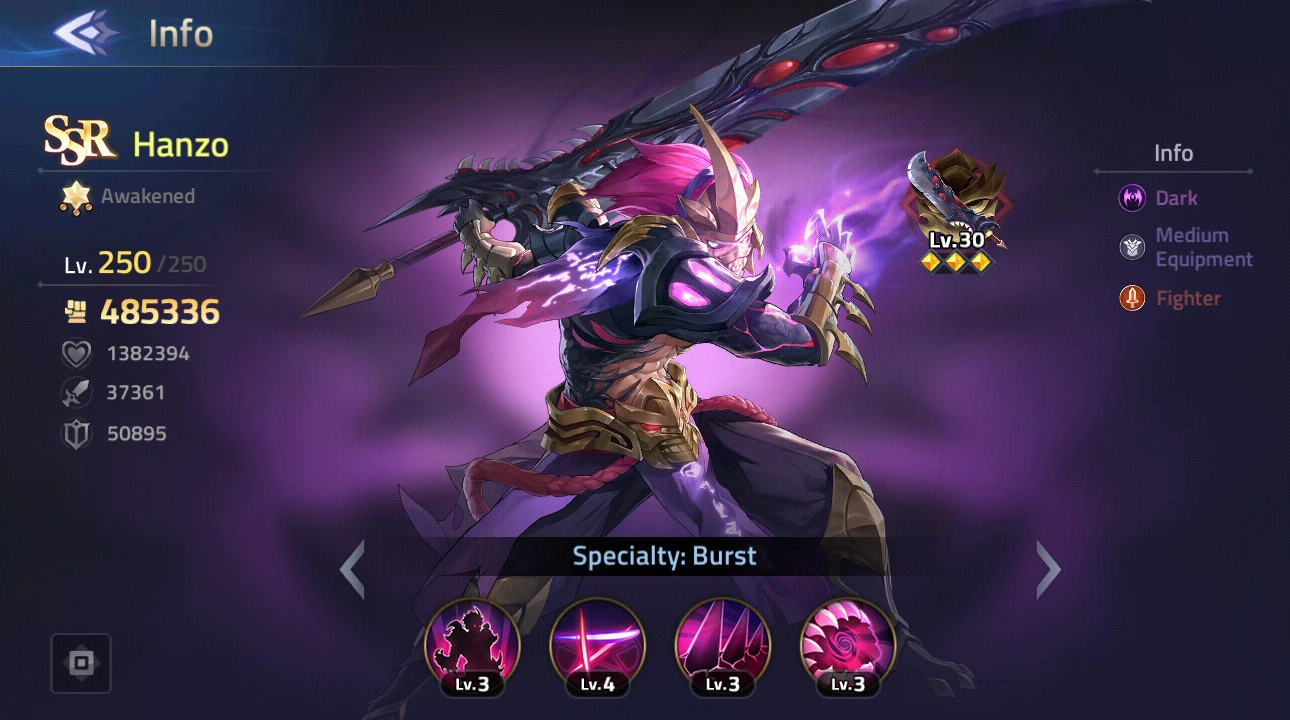Go back using the arrow next to Info

pos(86,33)
